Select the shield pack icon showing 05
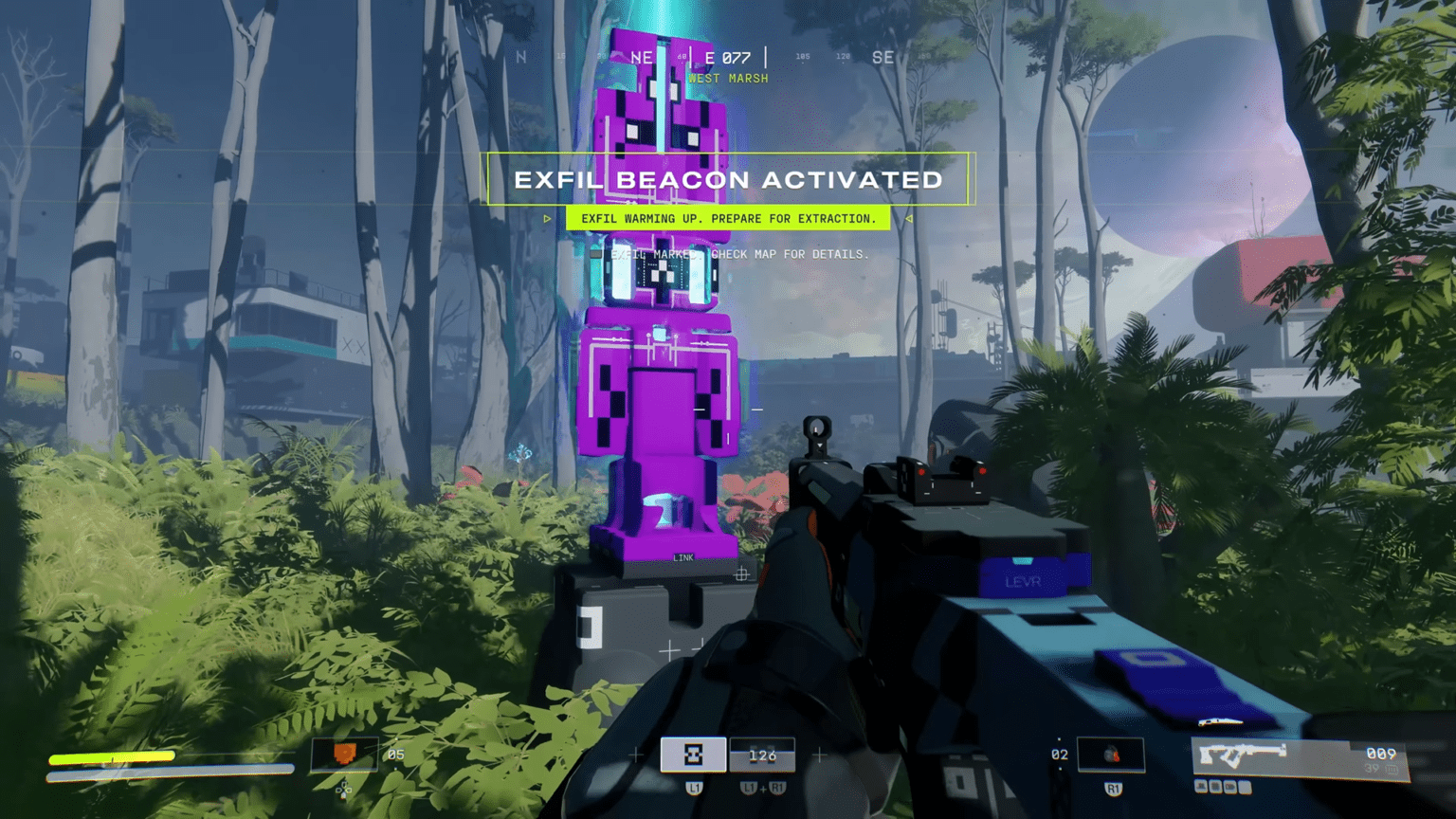Screen dimensions: 1456x819 coord(343,755)
